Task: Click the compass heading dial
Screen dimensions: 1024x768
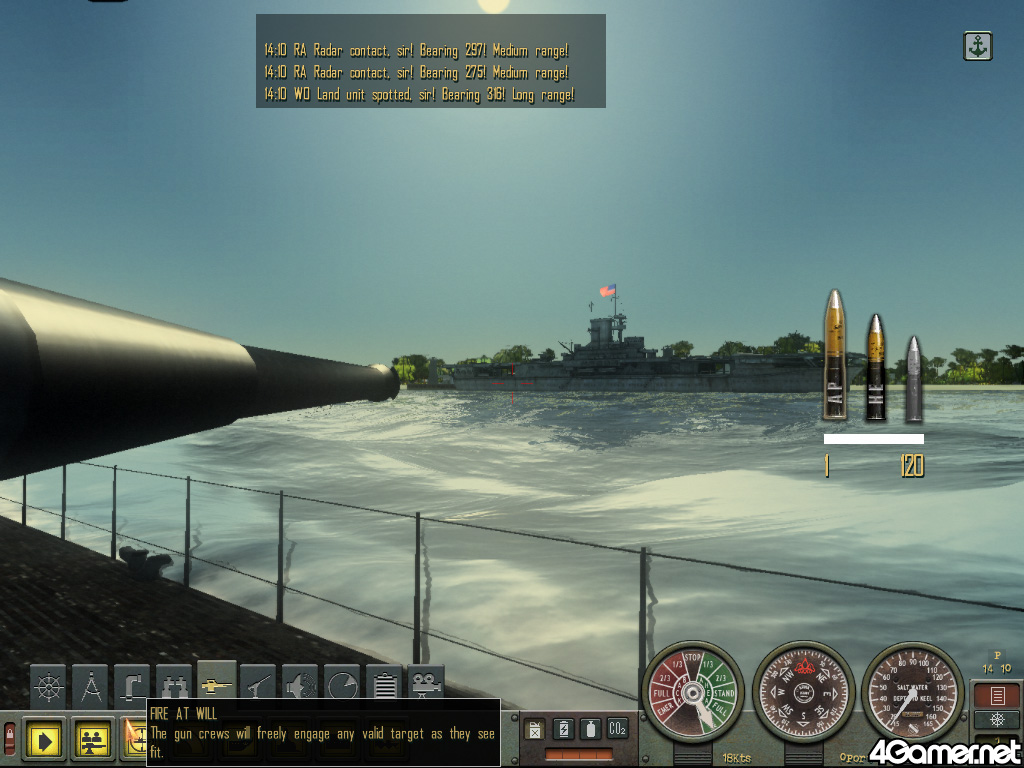Action: pyautogui.click(x=802, y=691)
